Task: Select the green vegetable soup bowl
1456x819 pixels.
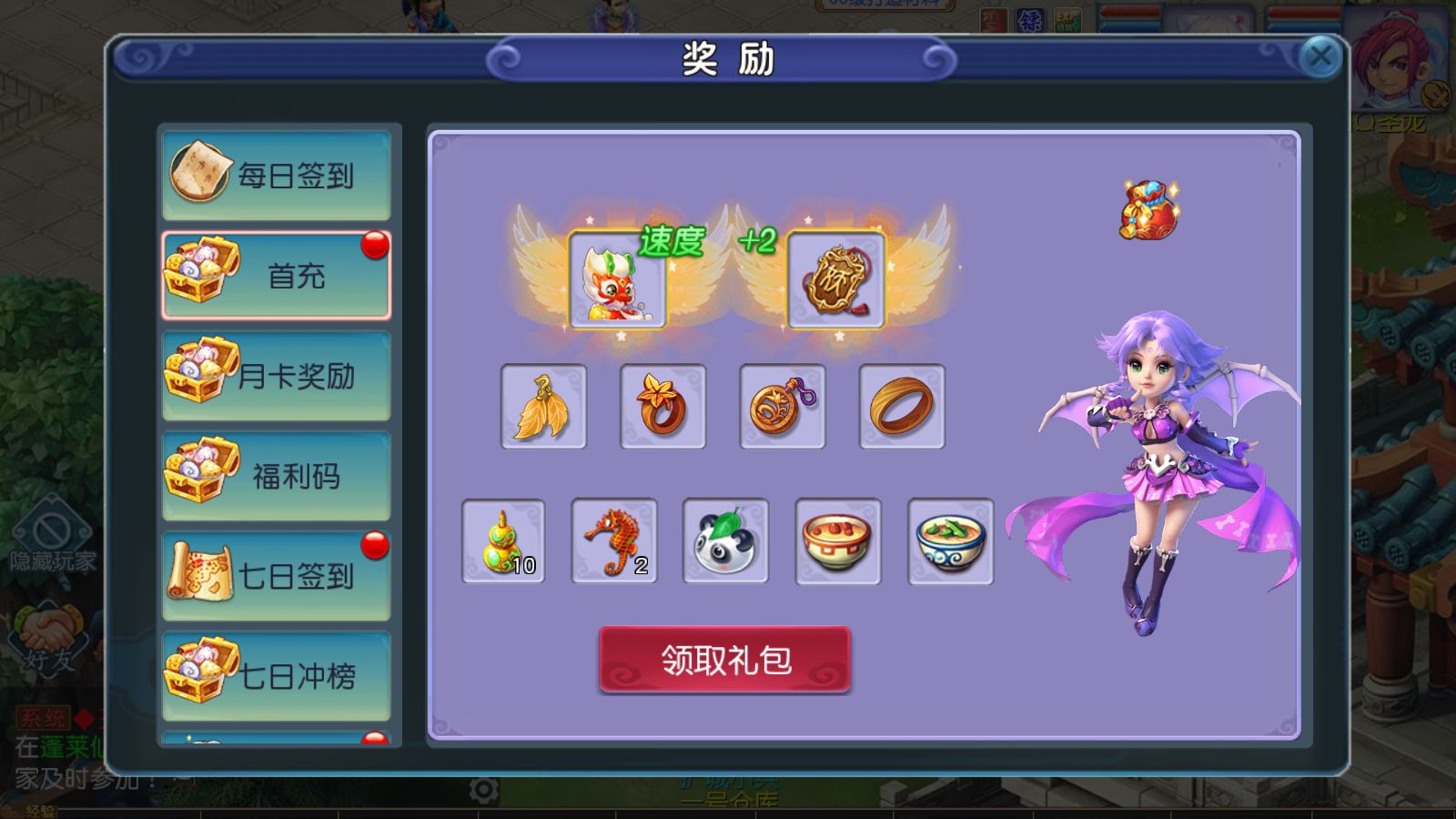Action: (x=950, y=541)
